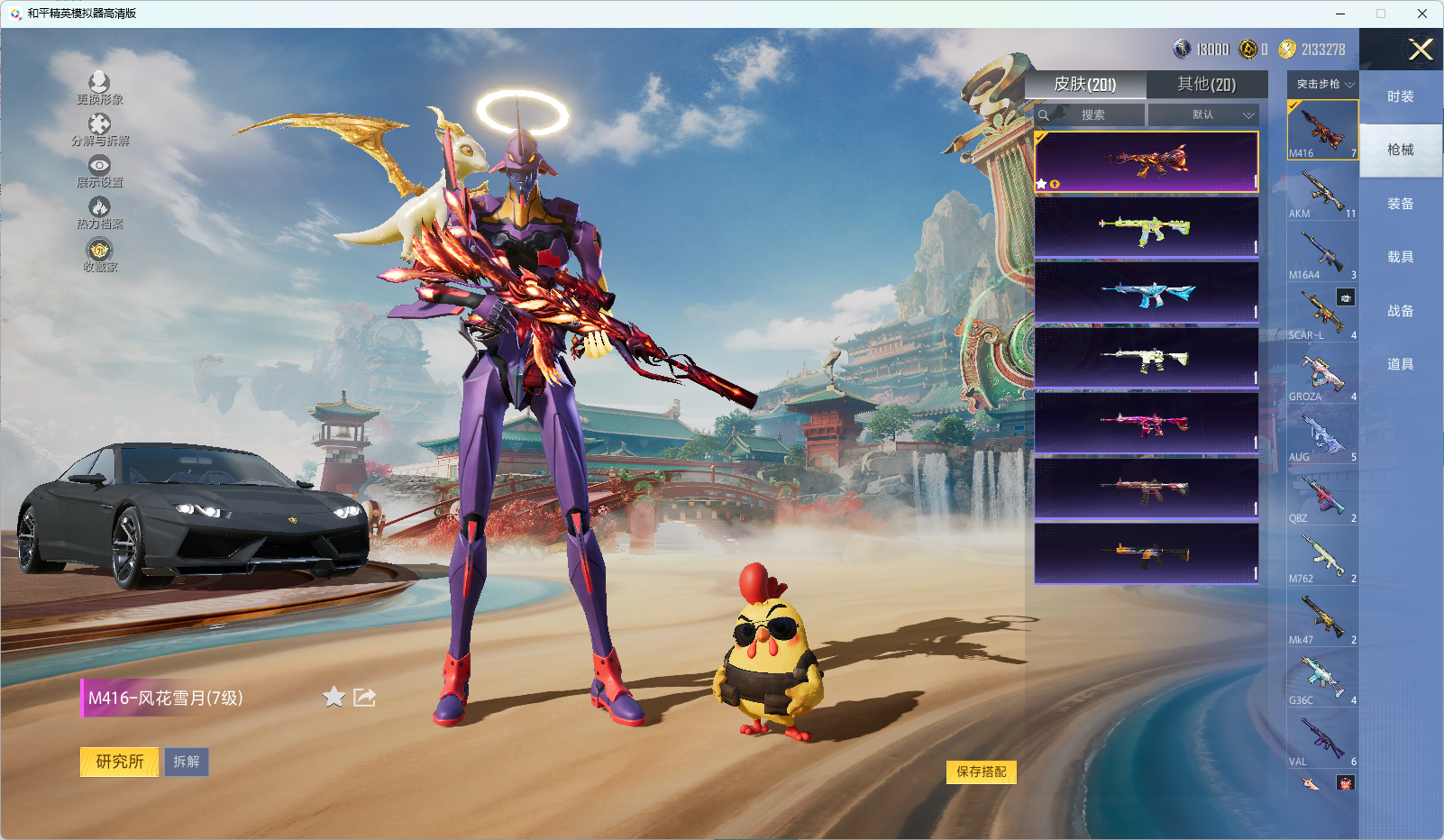The height and width of the screenshot is (840, 1444).
Task: Open the 战备 category
Action: pyautogui.click(x=1400, y=311)
